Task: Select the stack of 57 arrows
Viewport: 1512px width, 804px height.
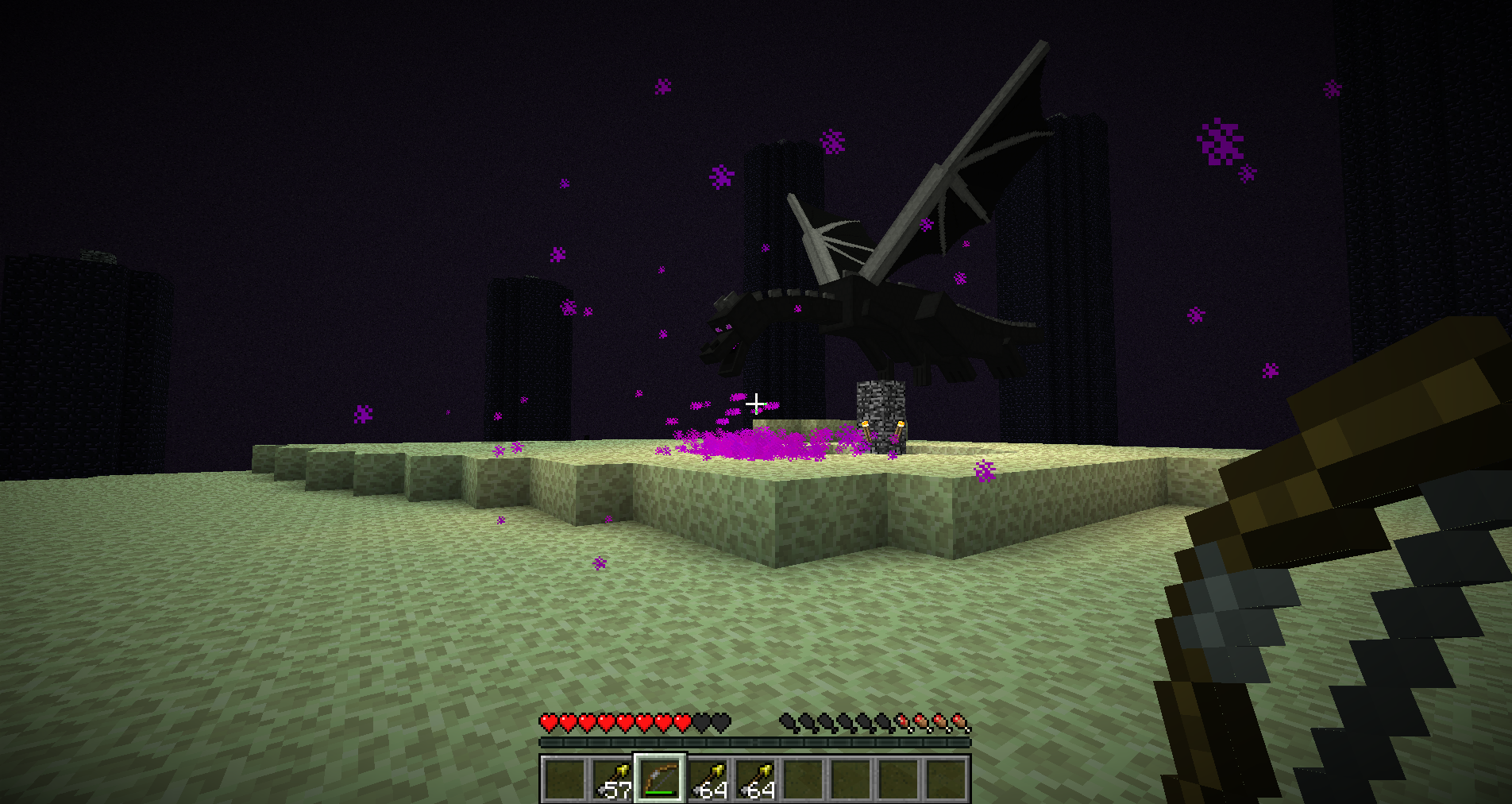Action: coord(612,779)
